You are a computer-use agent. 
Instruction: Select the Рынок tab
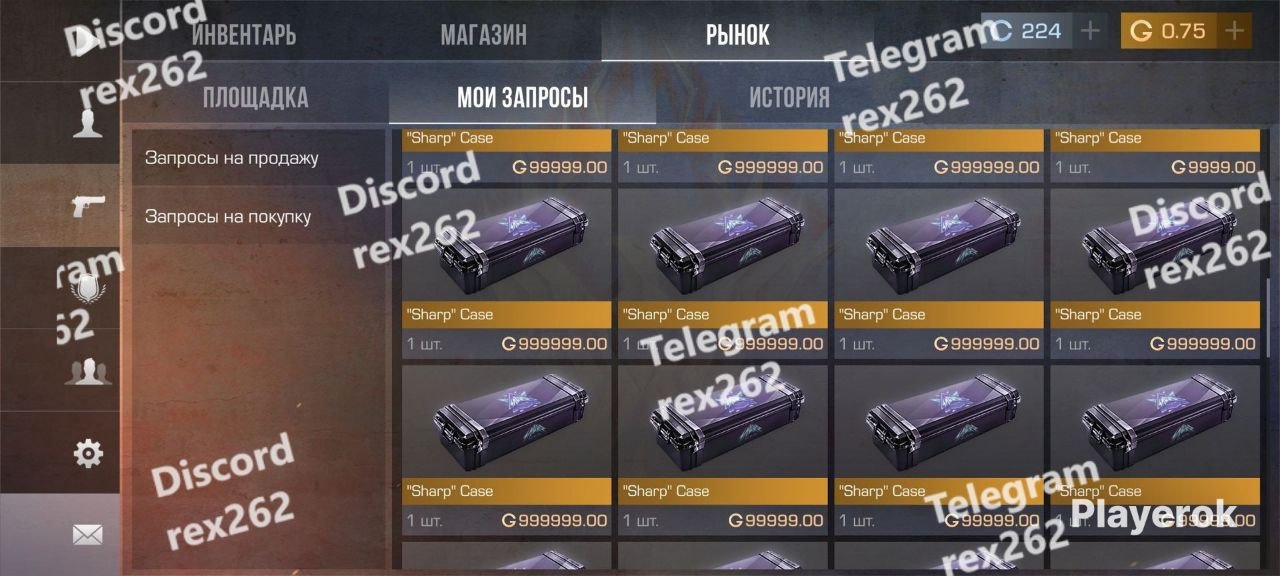[737, 35]
